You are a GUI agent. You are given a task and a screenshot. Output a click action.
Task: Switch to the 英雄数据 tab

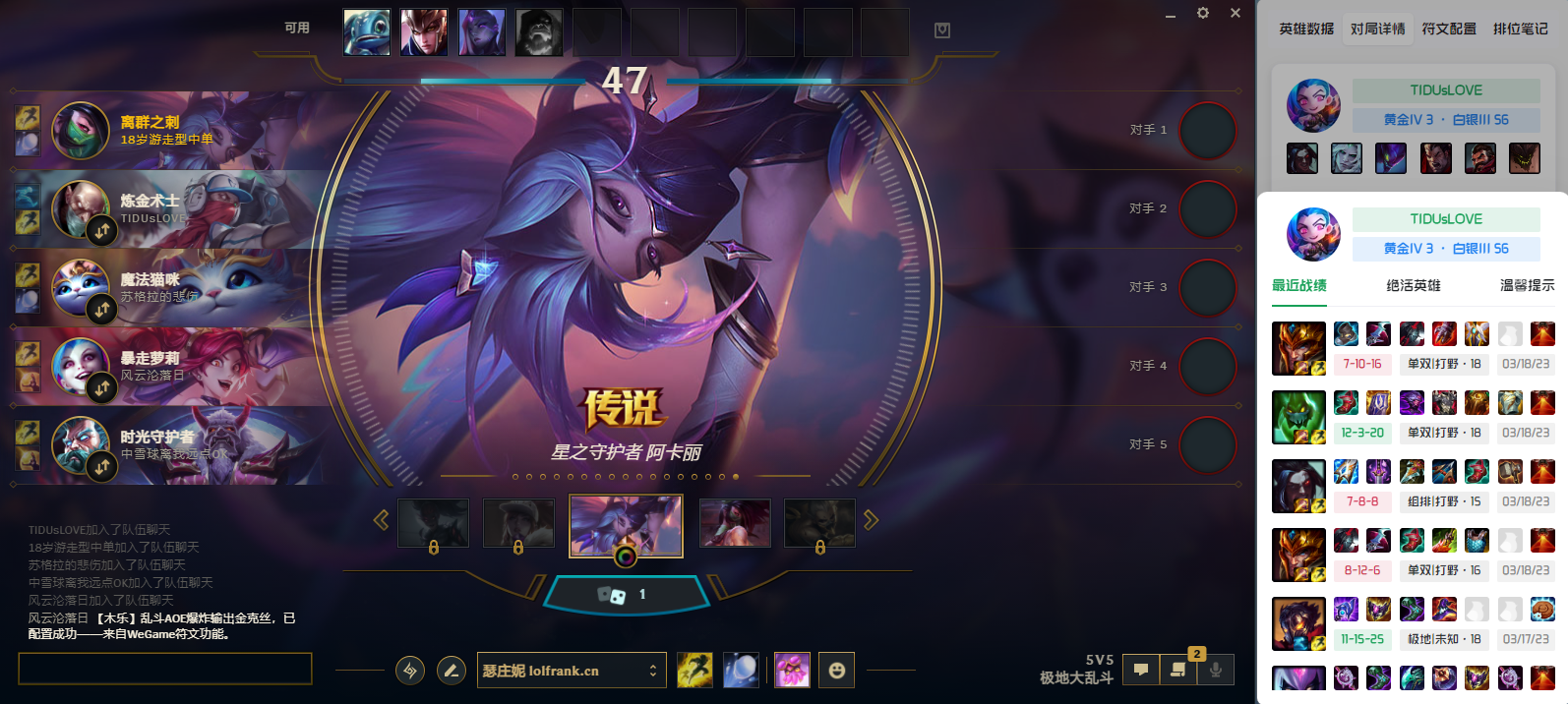(1306, 29)
